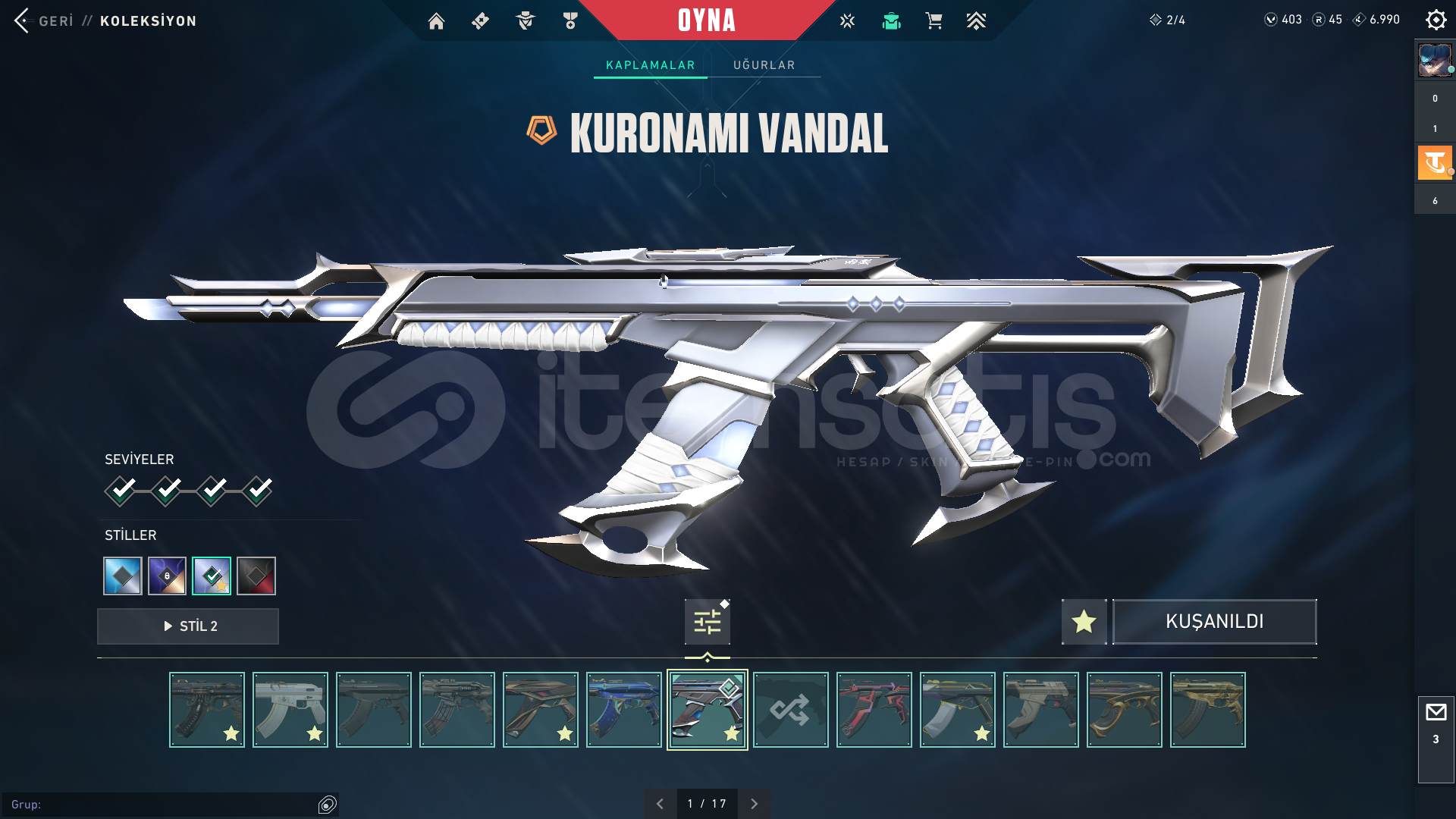Click the Oyna play button
The image size is (1456, 819).
707,21
